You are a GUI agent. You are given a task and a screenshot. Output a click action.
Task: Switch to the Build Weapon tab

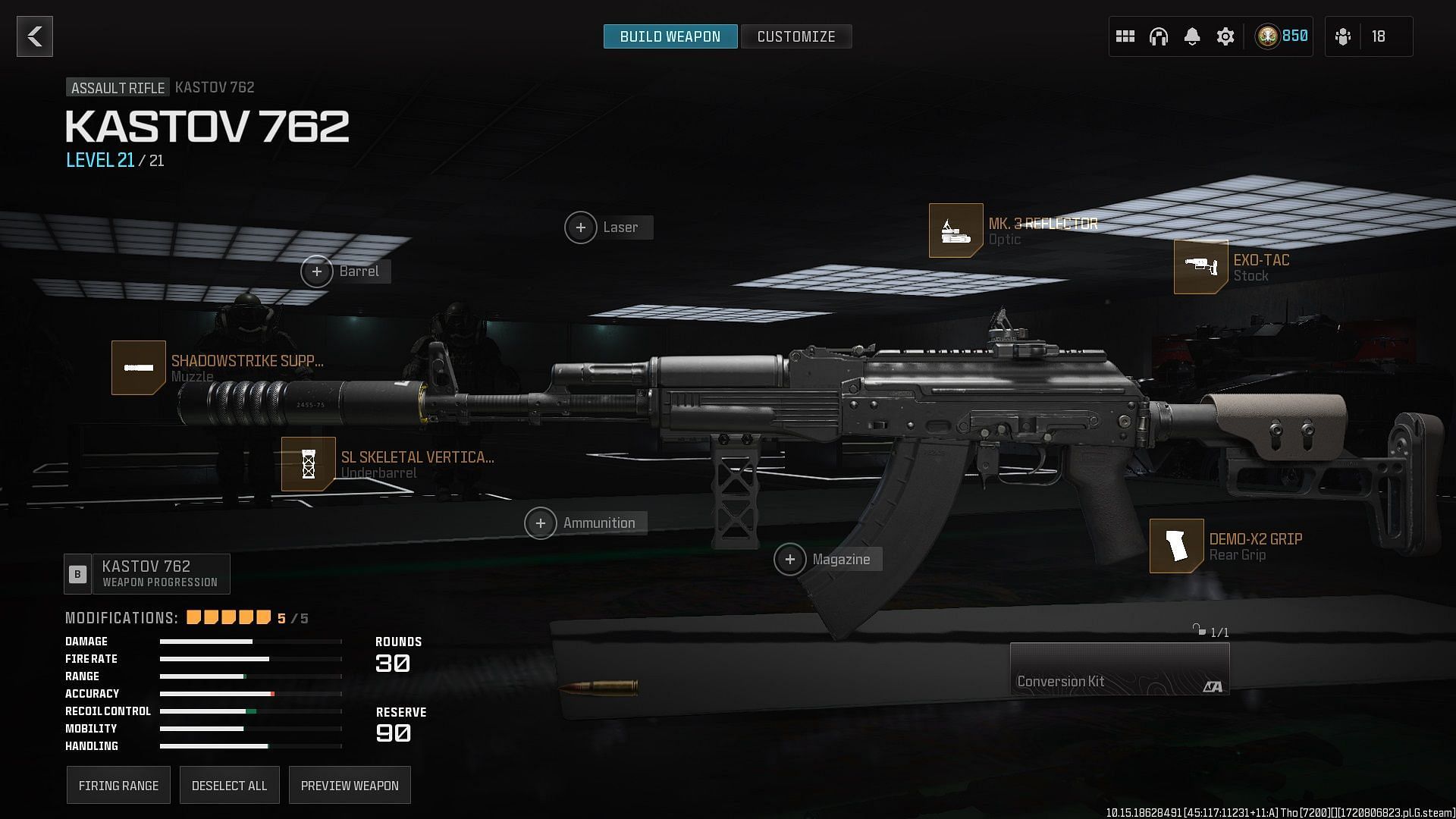[670, 36]
